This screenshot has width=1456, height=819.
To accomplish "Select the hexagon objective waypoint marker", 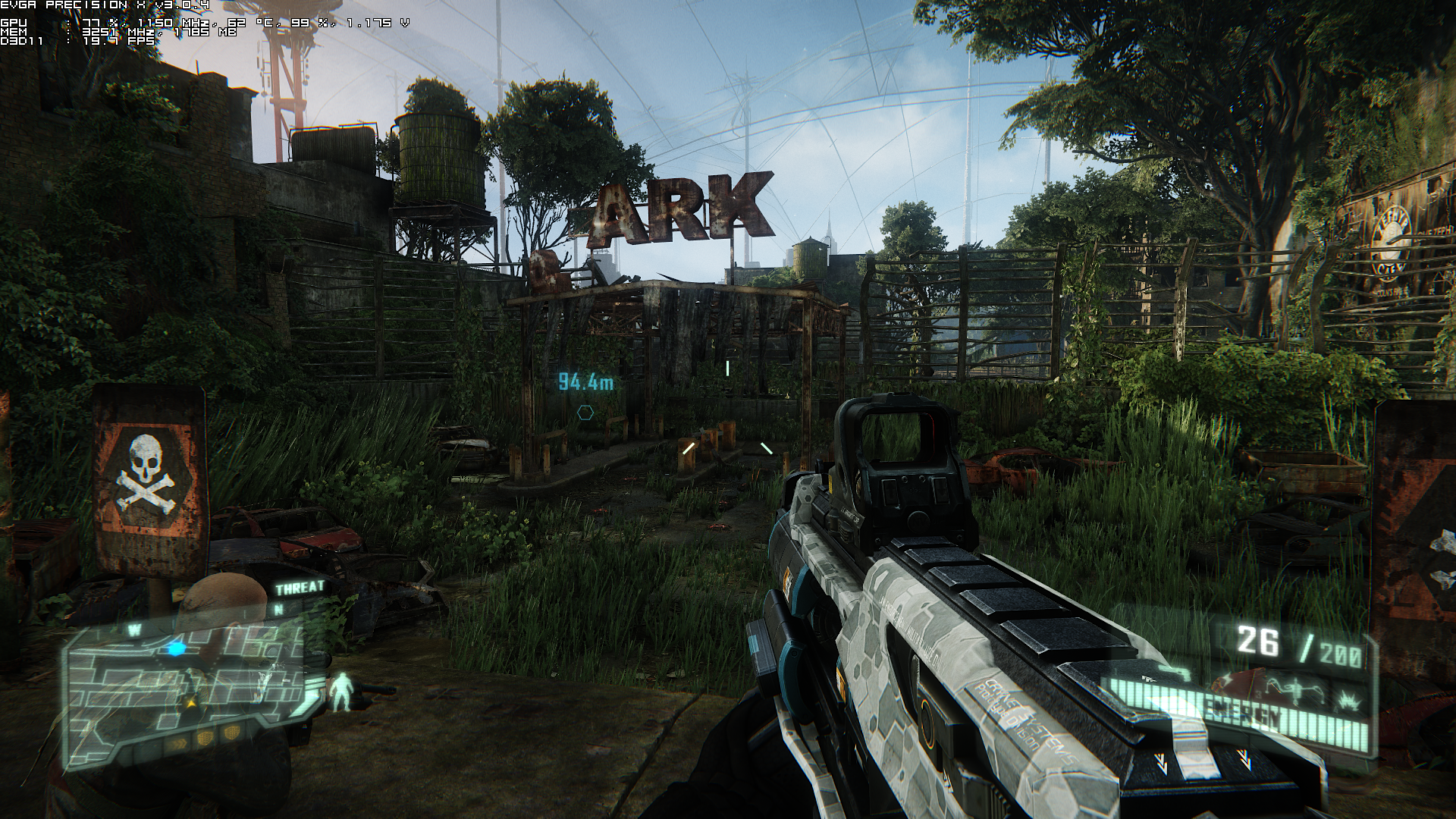I will [585, 413].
